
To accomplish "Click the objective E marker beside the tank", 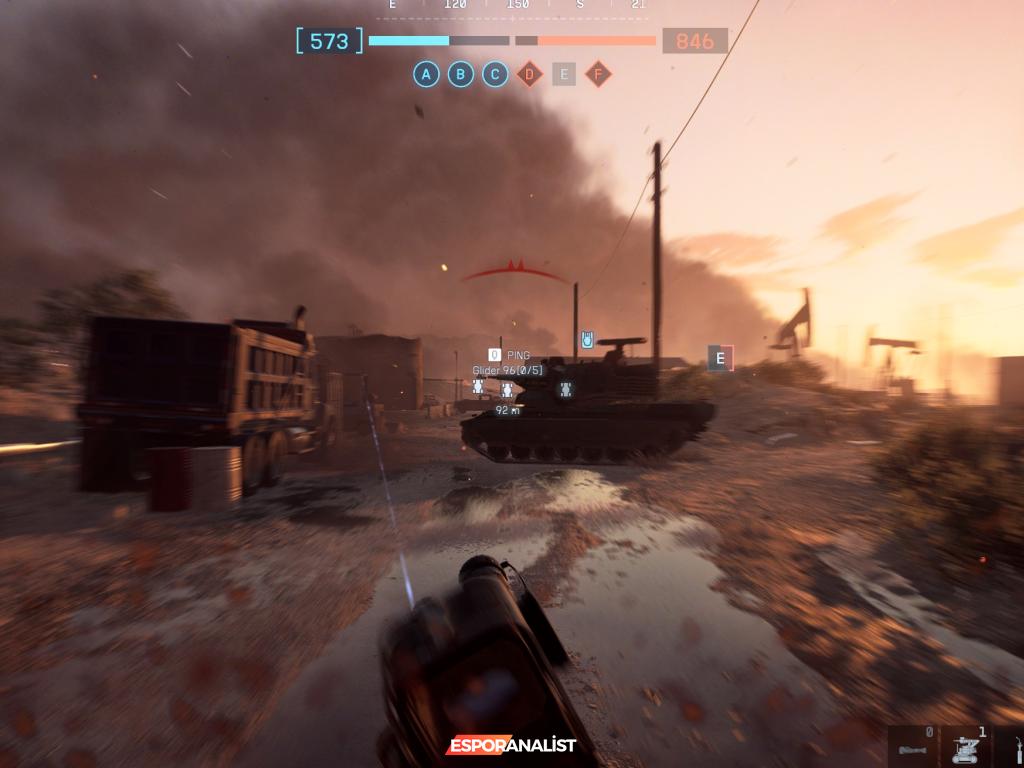I will [720, 358].
